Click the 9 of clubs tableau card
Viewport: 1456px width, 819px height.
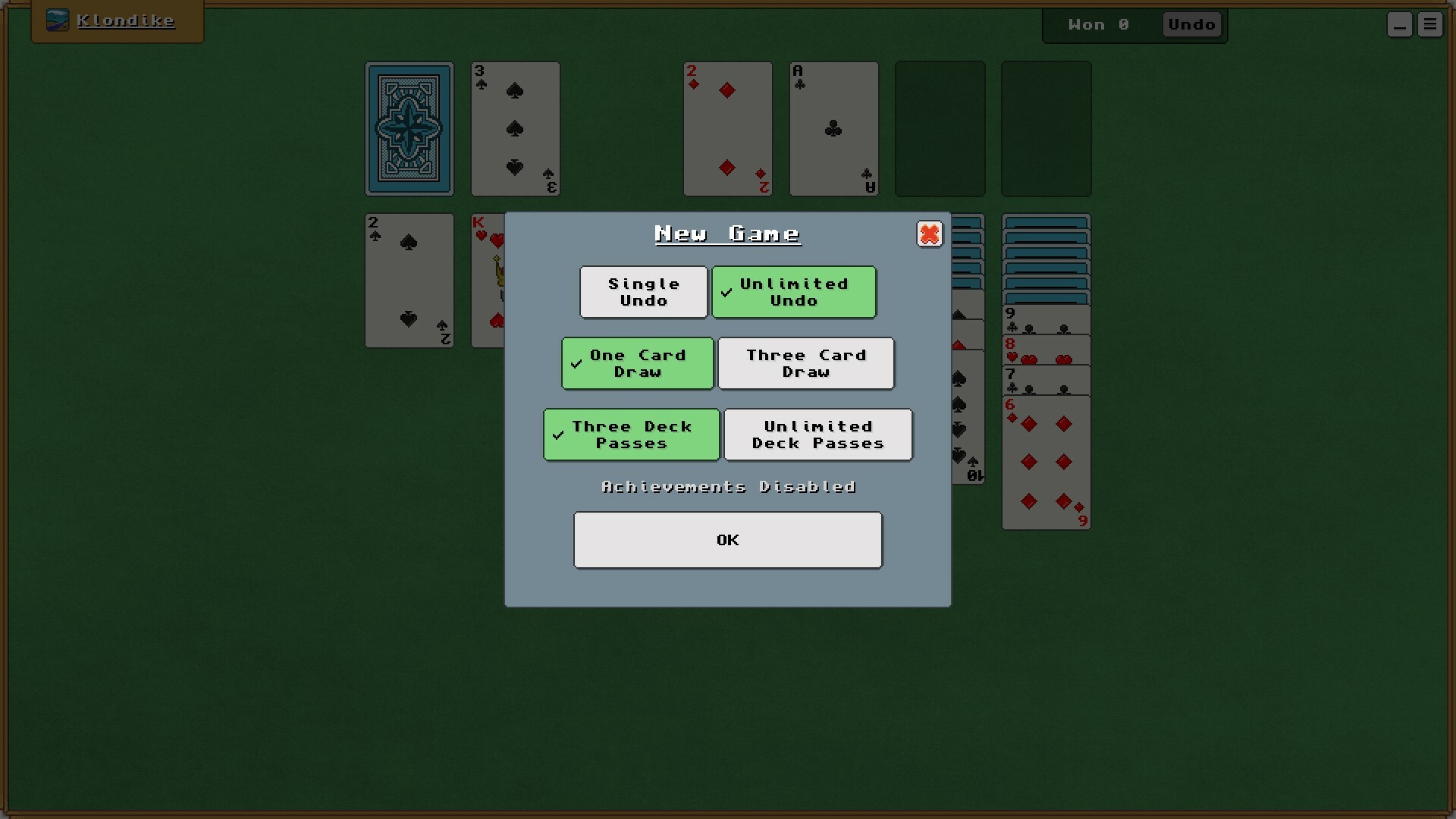tap(1046, 318)
